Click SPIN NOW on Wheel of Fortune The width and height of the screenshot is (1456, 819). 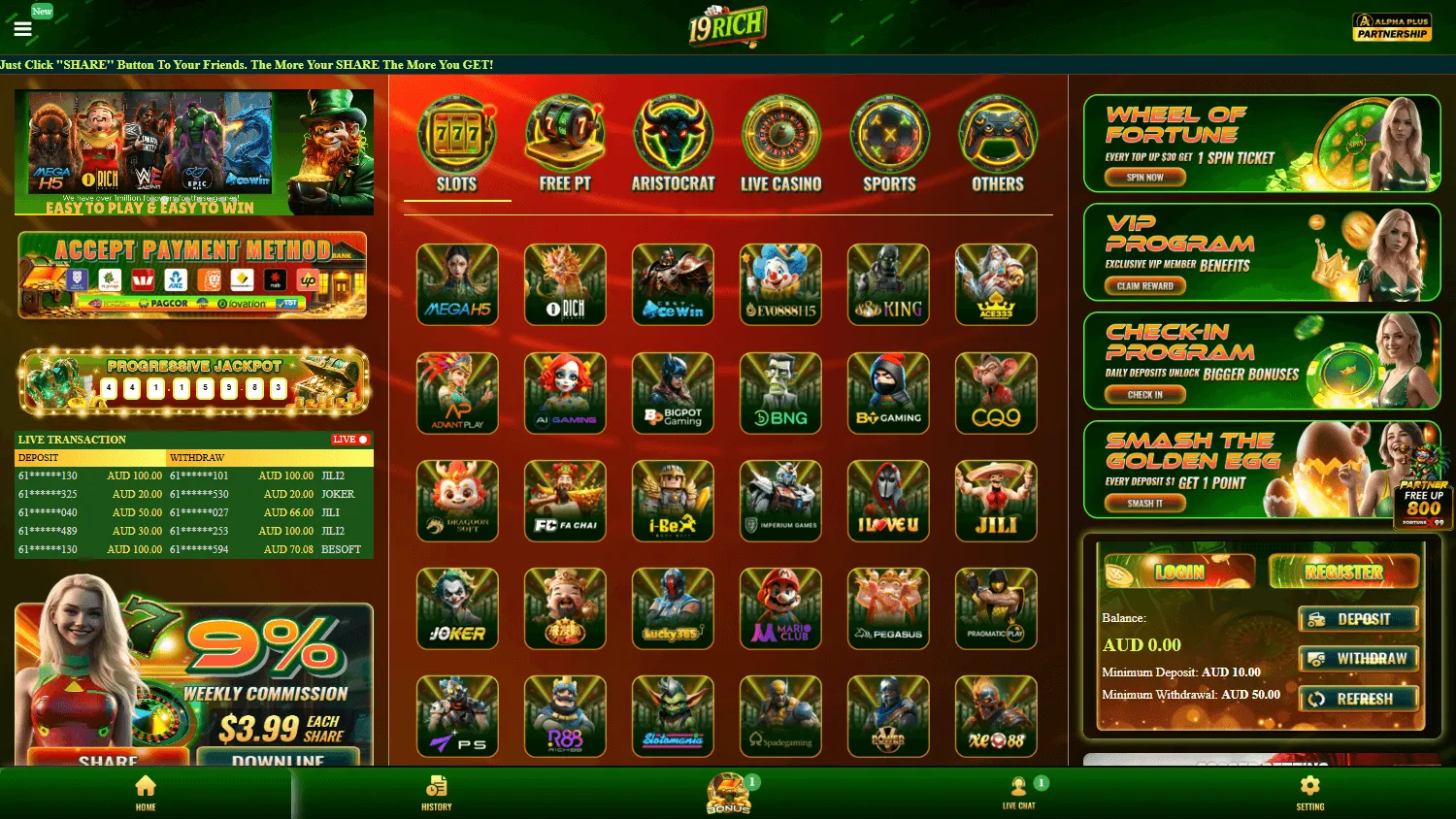click(1143, 177)
